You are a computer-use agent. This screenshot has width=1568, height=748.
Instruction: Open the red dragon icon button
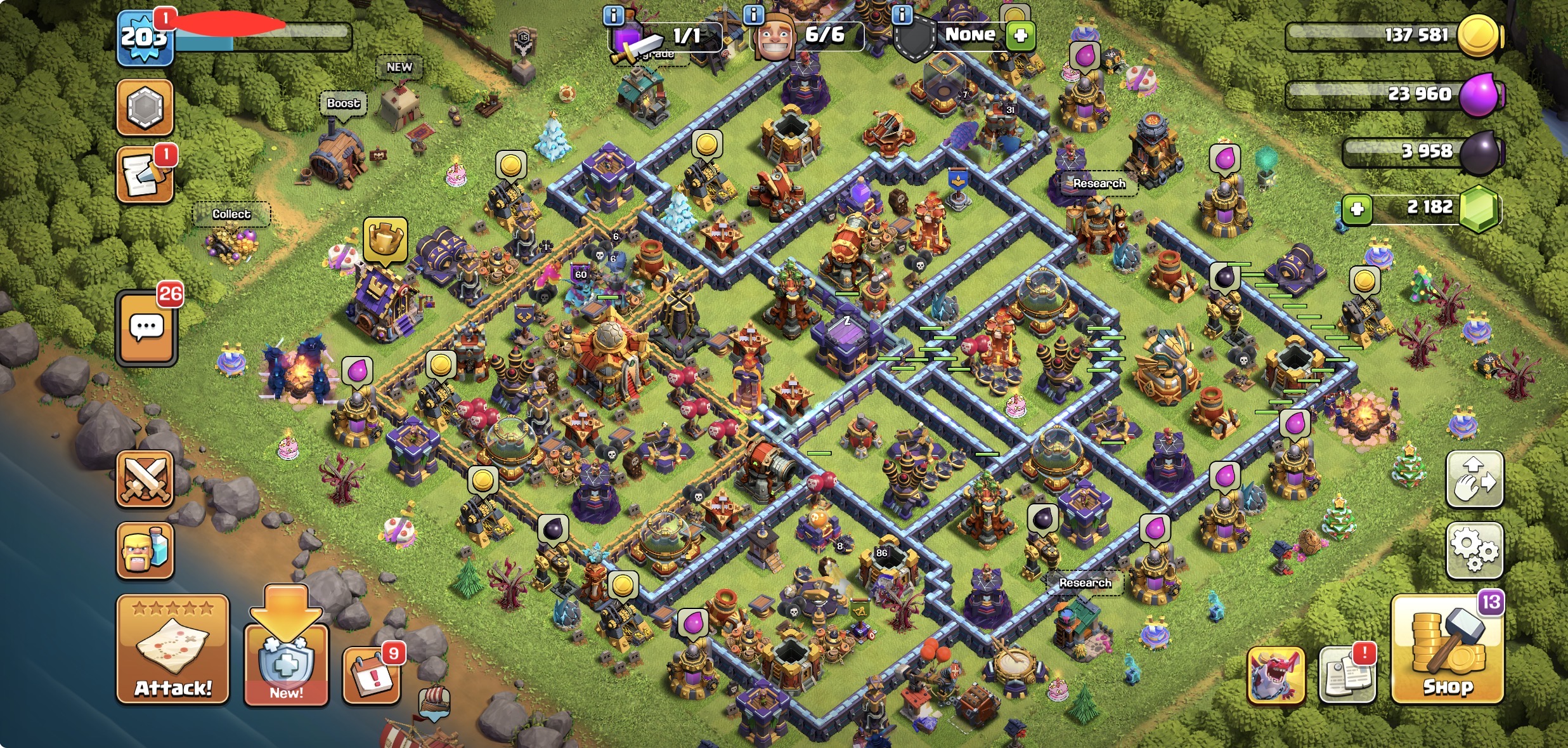tap(1276, 676)
